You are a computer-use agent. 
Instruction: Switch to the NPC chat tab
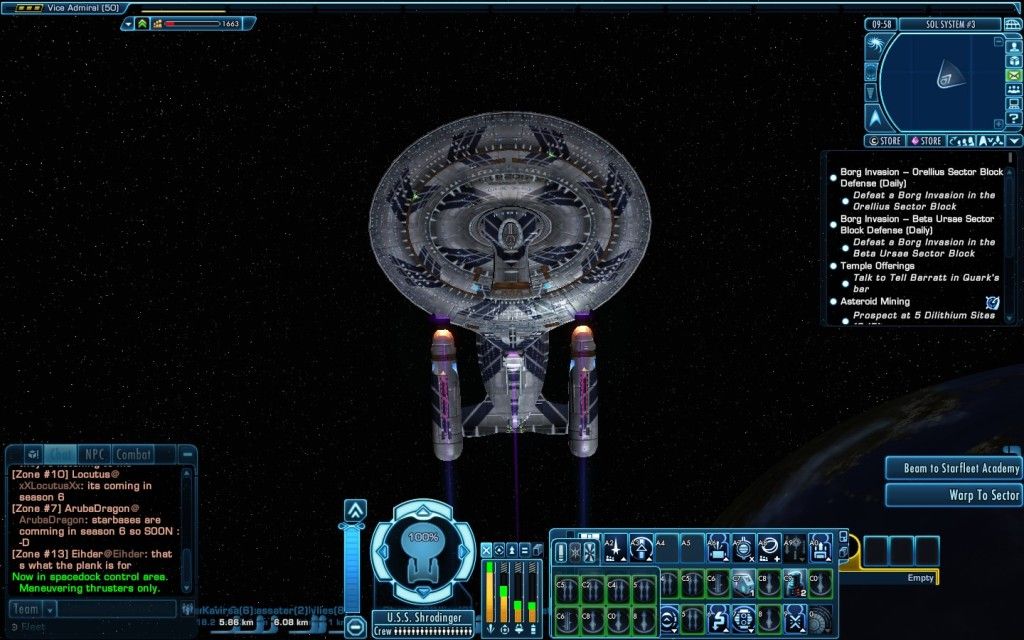click(93, 454)
